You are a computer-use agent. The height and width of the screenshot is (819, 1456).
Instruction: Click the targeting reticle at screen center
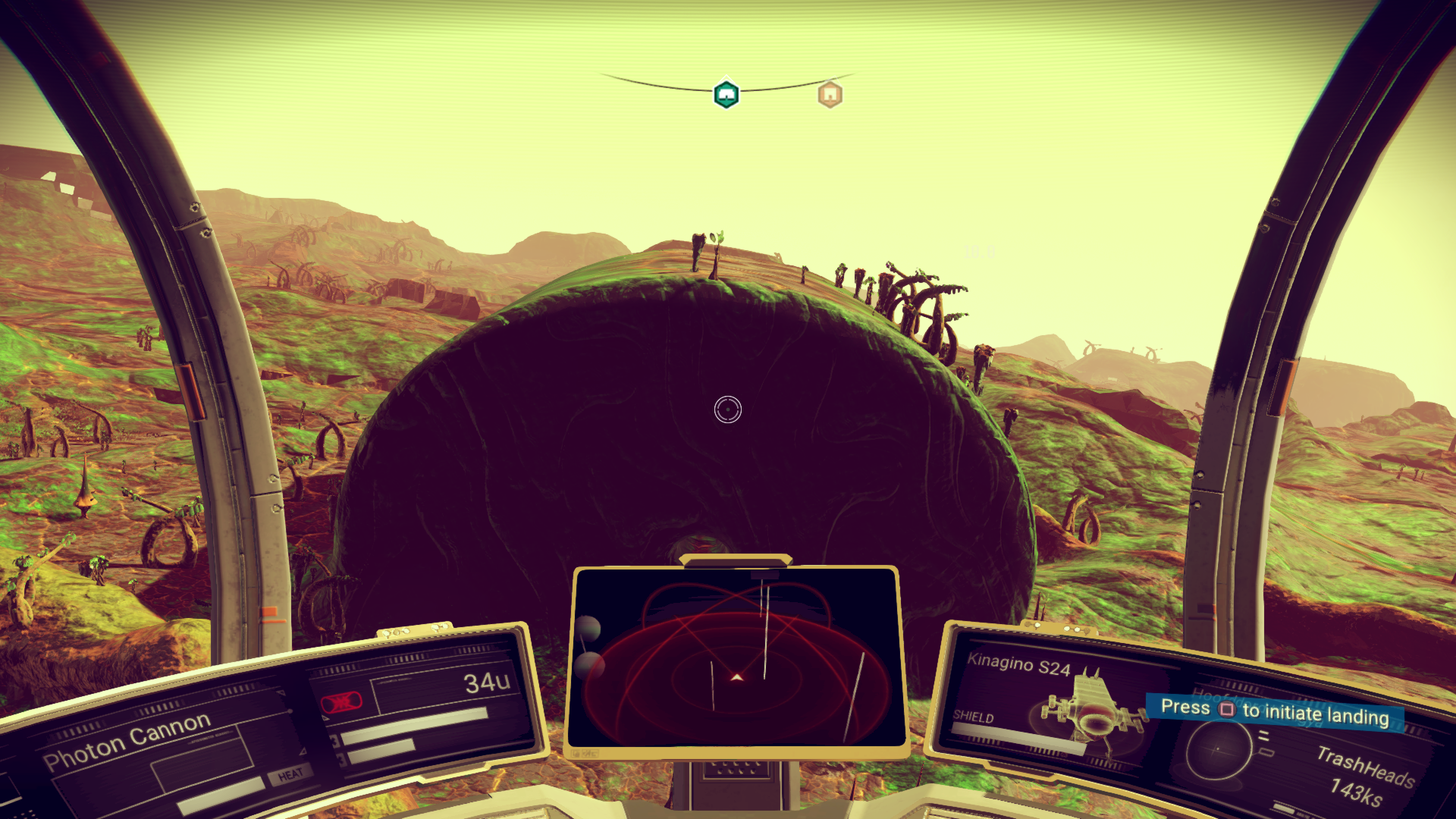click(x=726, y=410)
